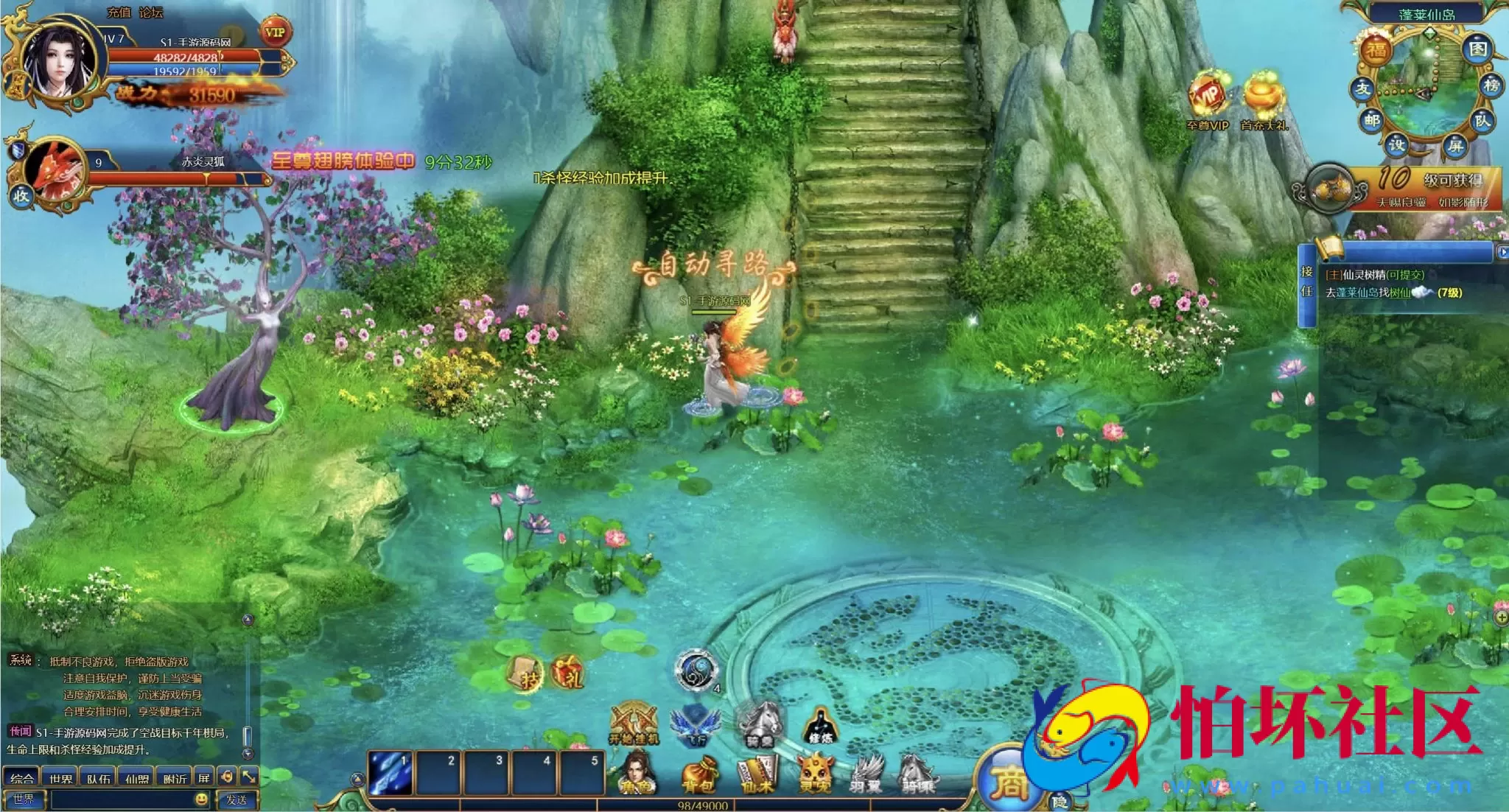
Task: Open the 福 welfare rewards button
Action: 1376,50
